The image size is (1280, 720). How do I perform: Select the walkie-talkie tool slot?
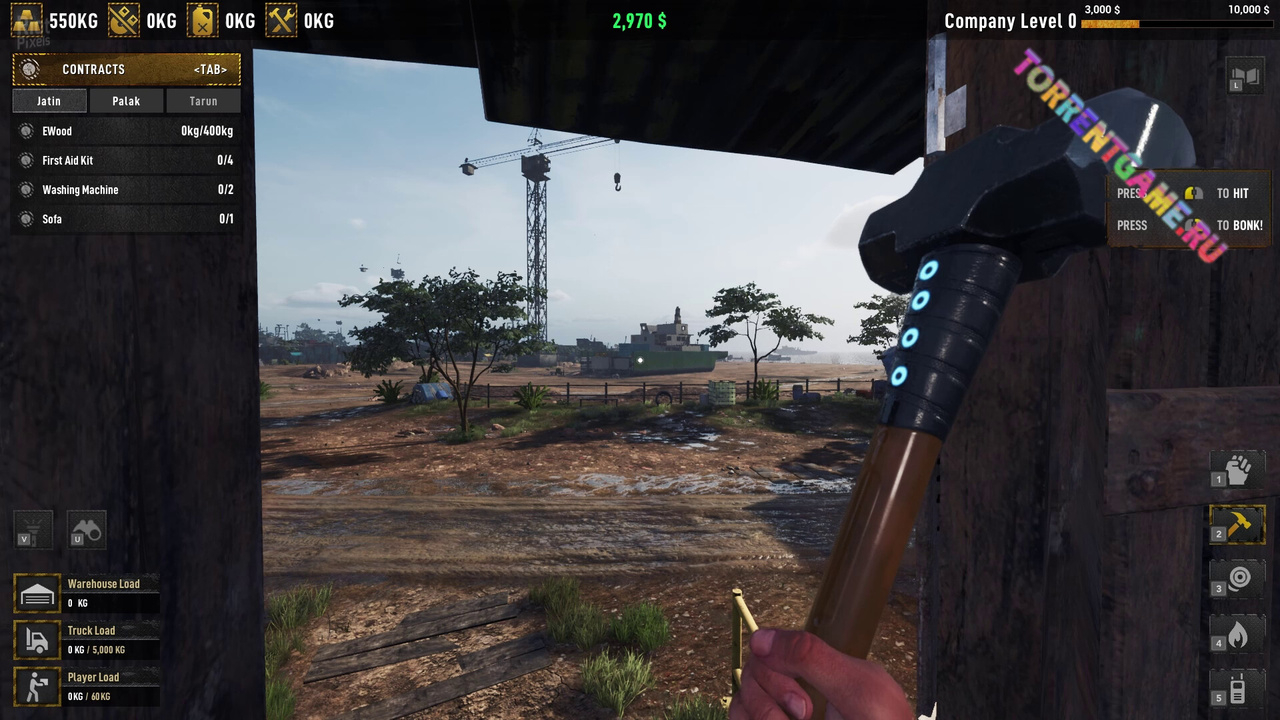[1238, 687]
